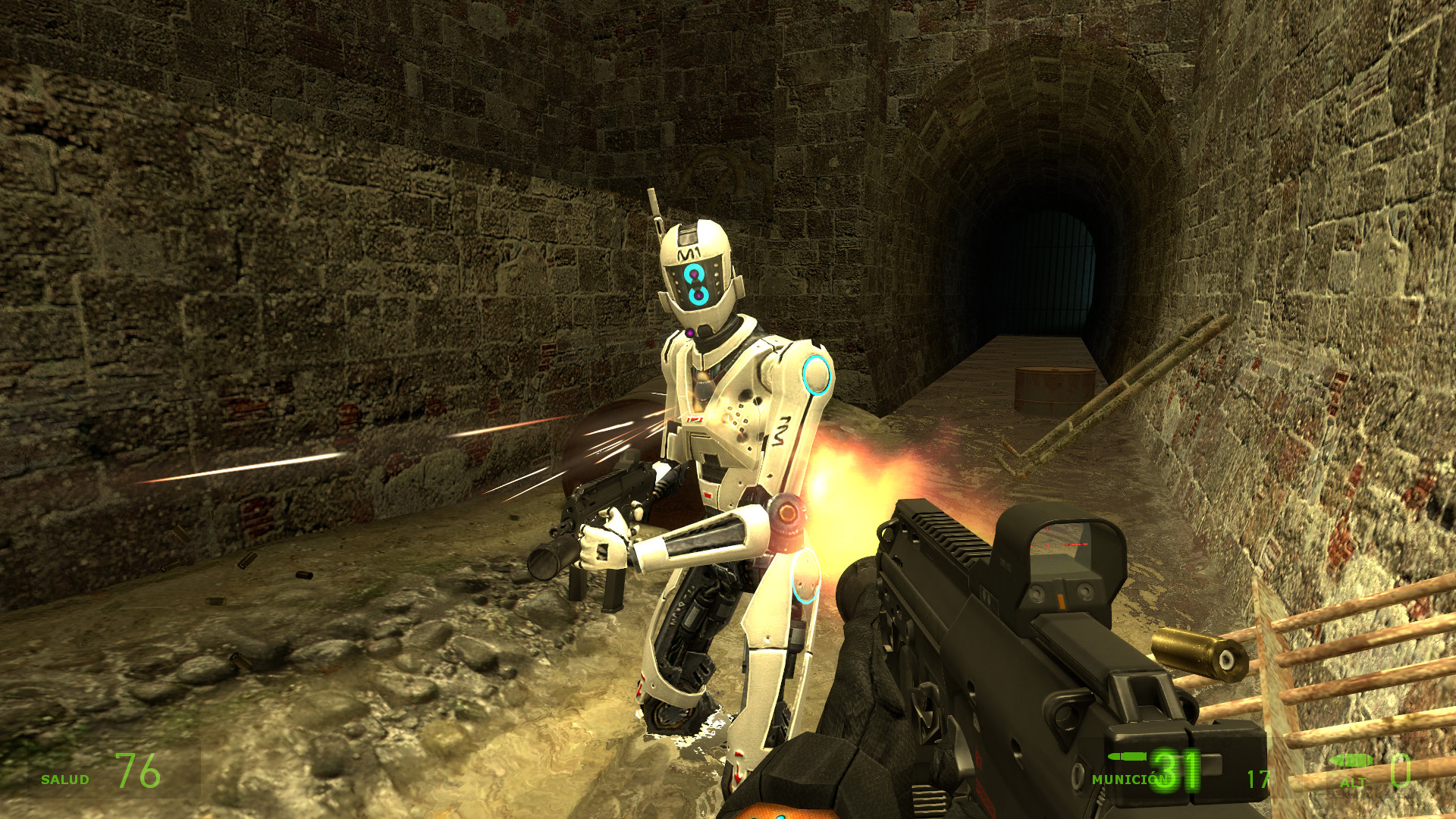1456x819 pixels.
Task: Click the rusty barrel inside the tunnel
Action: coord(1054,387)
